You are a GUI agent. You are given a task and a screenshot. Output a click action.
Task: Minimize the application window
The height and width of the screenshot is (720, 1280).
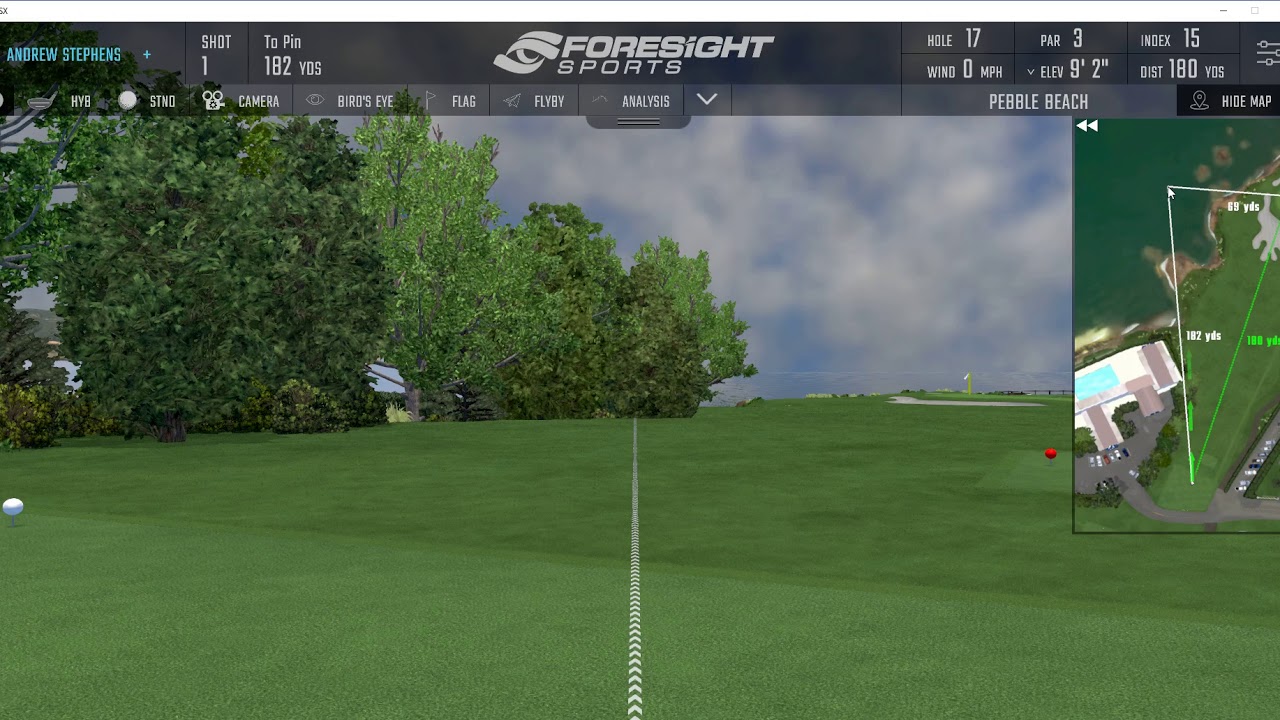coord(1223,10)
